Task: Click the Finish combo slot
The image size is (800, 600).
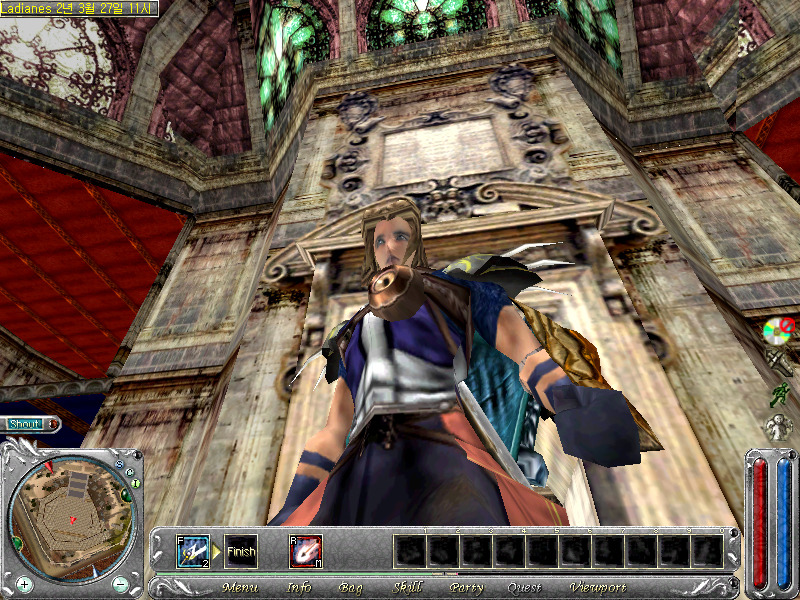Action: pos(241,551)
